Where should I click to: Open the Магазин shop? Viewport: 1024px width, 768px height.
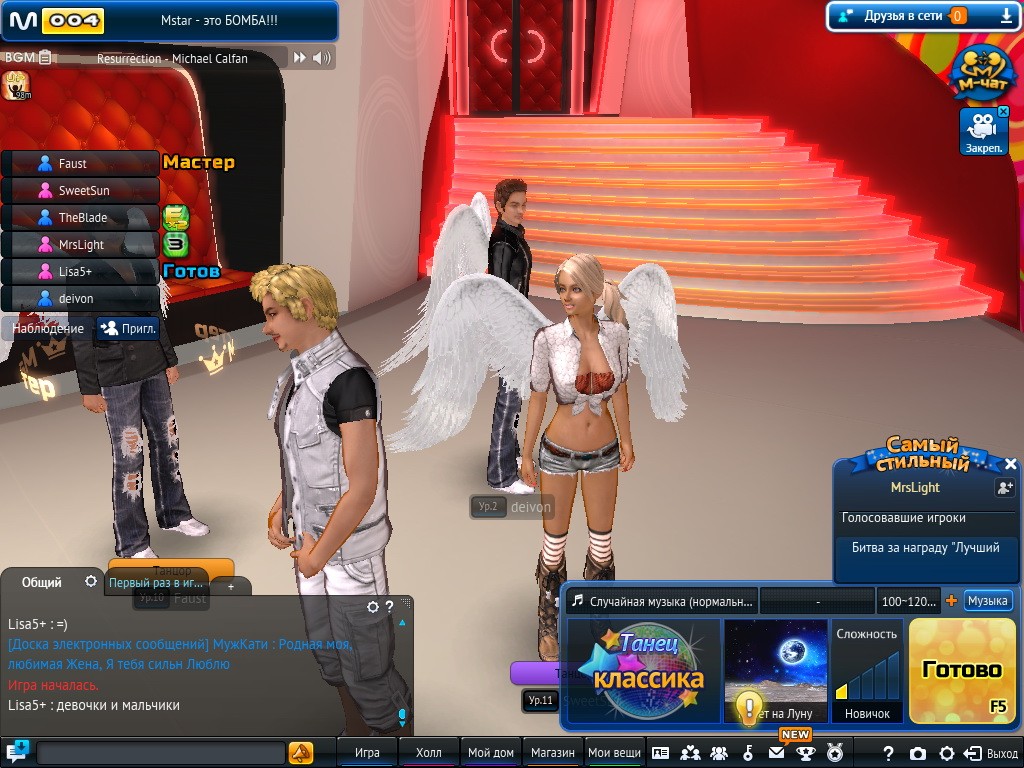552,753
